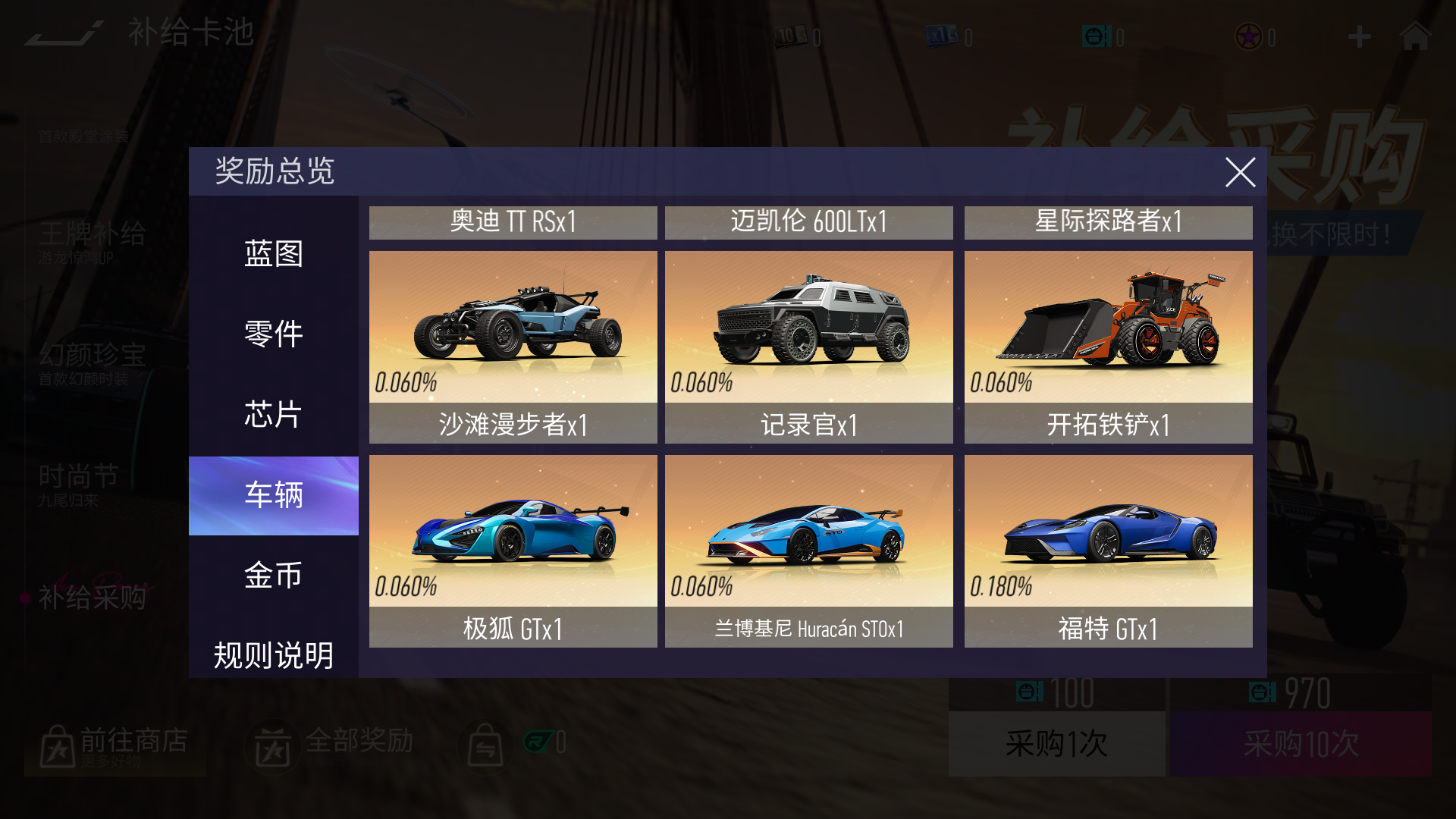The height and width of the screenshot is (819, 1456).
Task: Open the 规则说明 rules description
Action: (273, 656)
